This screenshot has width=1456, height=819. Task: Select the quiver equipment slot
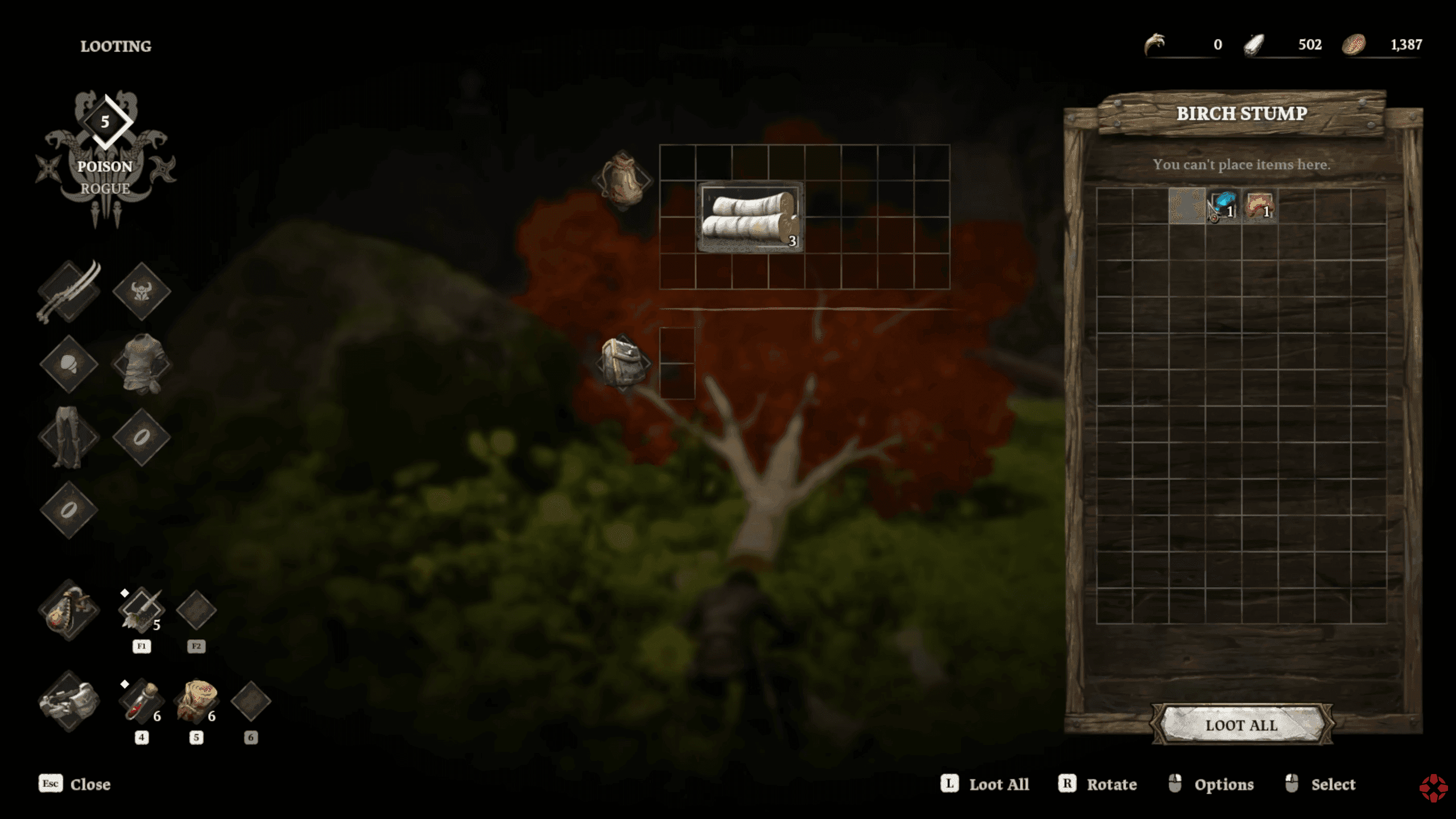tap(69, 610)
